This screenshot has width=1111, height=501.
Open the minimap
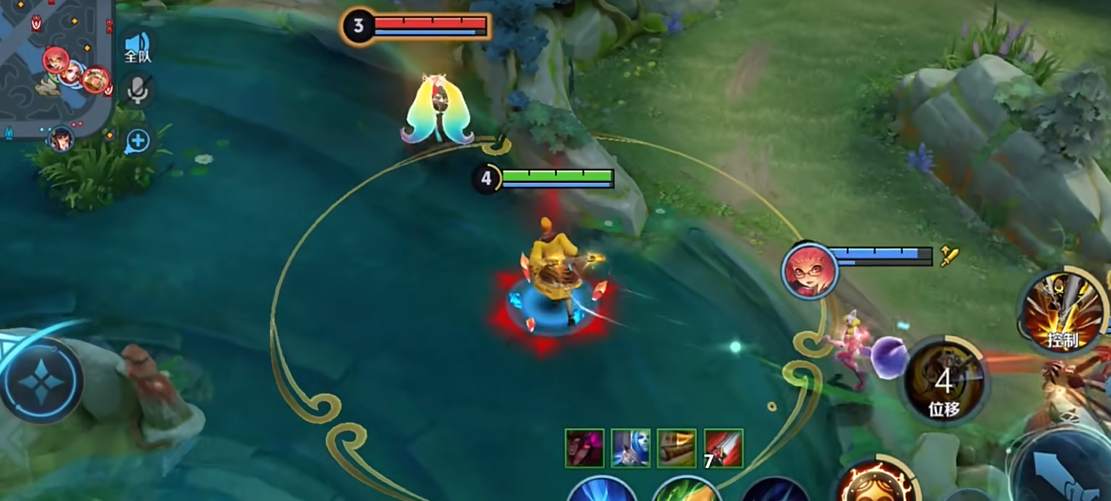point(55,65)
